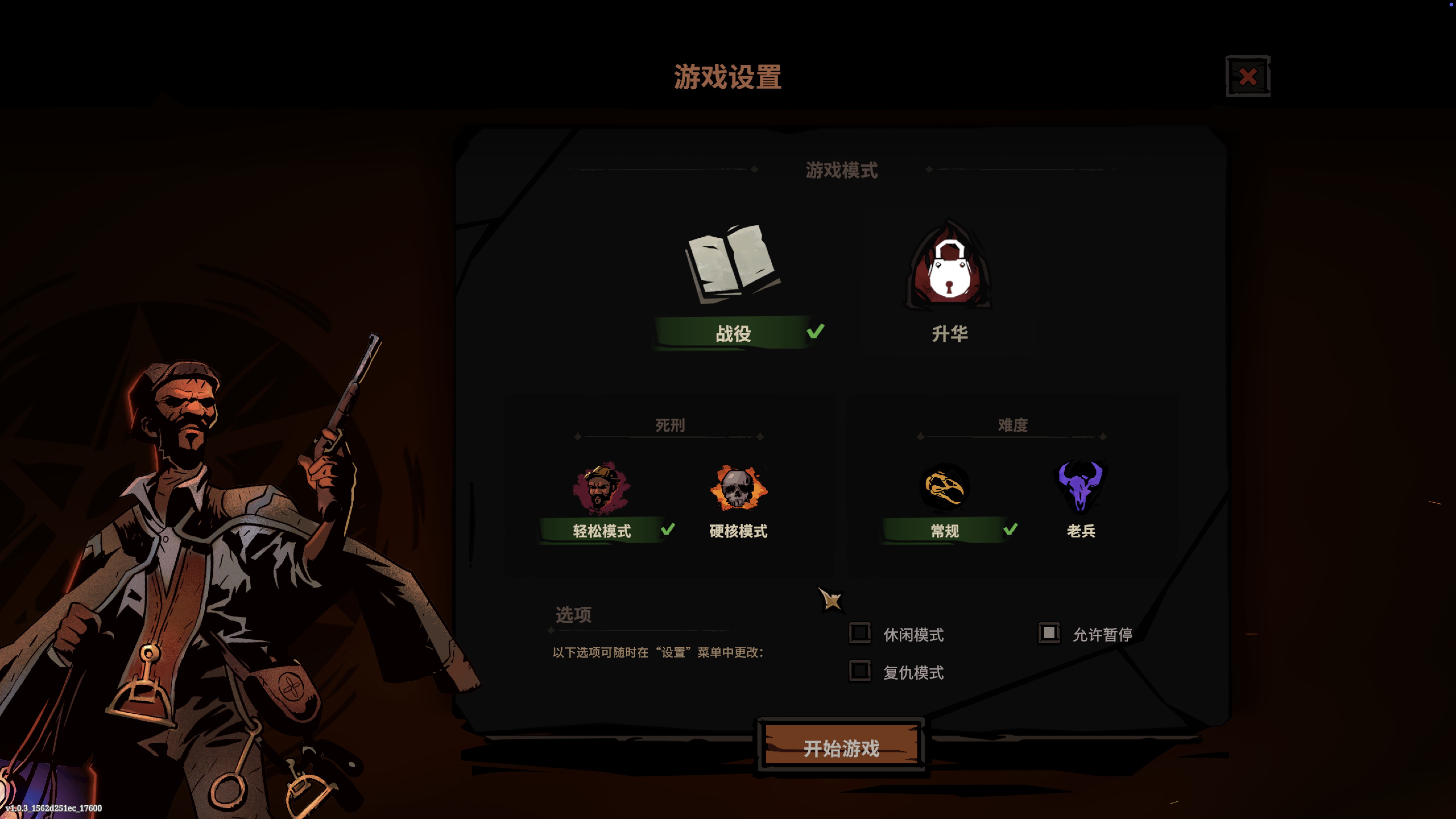Toggle the 允许暂停 checkbox
The width and height of the screenshot is (1456, 819).
[1048, 633]
